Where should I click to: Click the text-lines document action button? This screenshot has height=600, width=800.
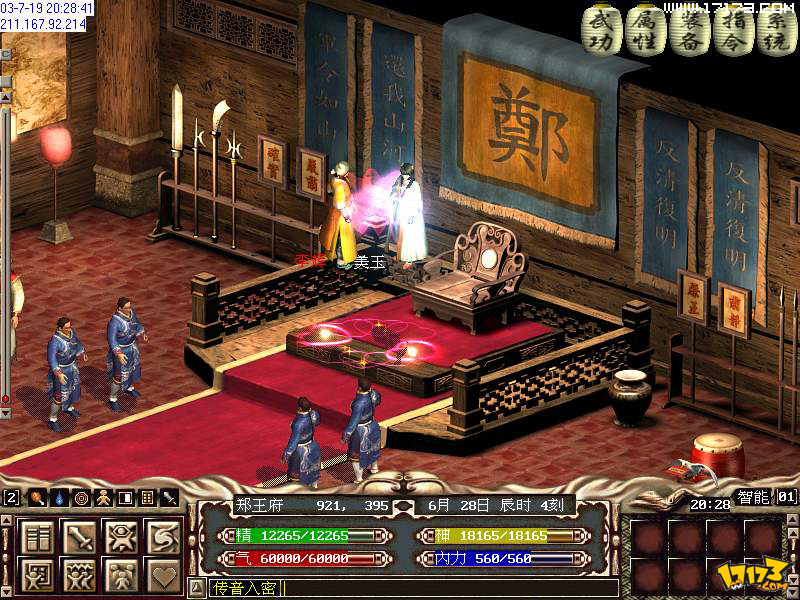38,536
